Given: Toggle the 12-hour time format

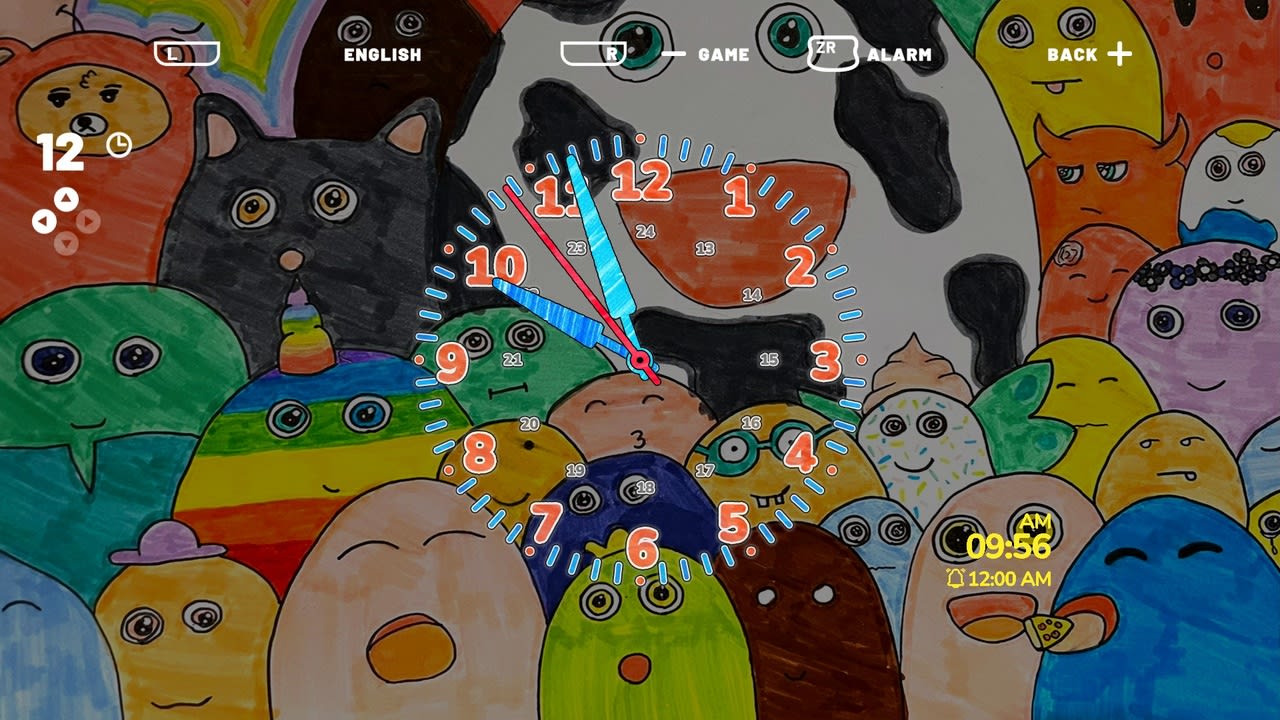Looking at the screenshot, I should (x=61, y=150).
